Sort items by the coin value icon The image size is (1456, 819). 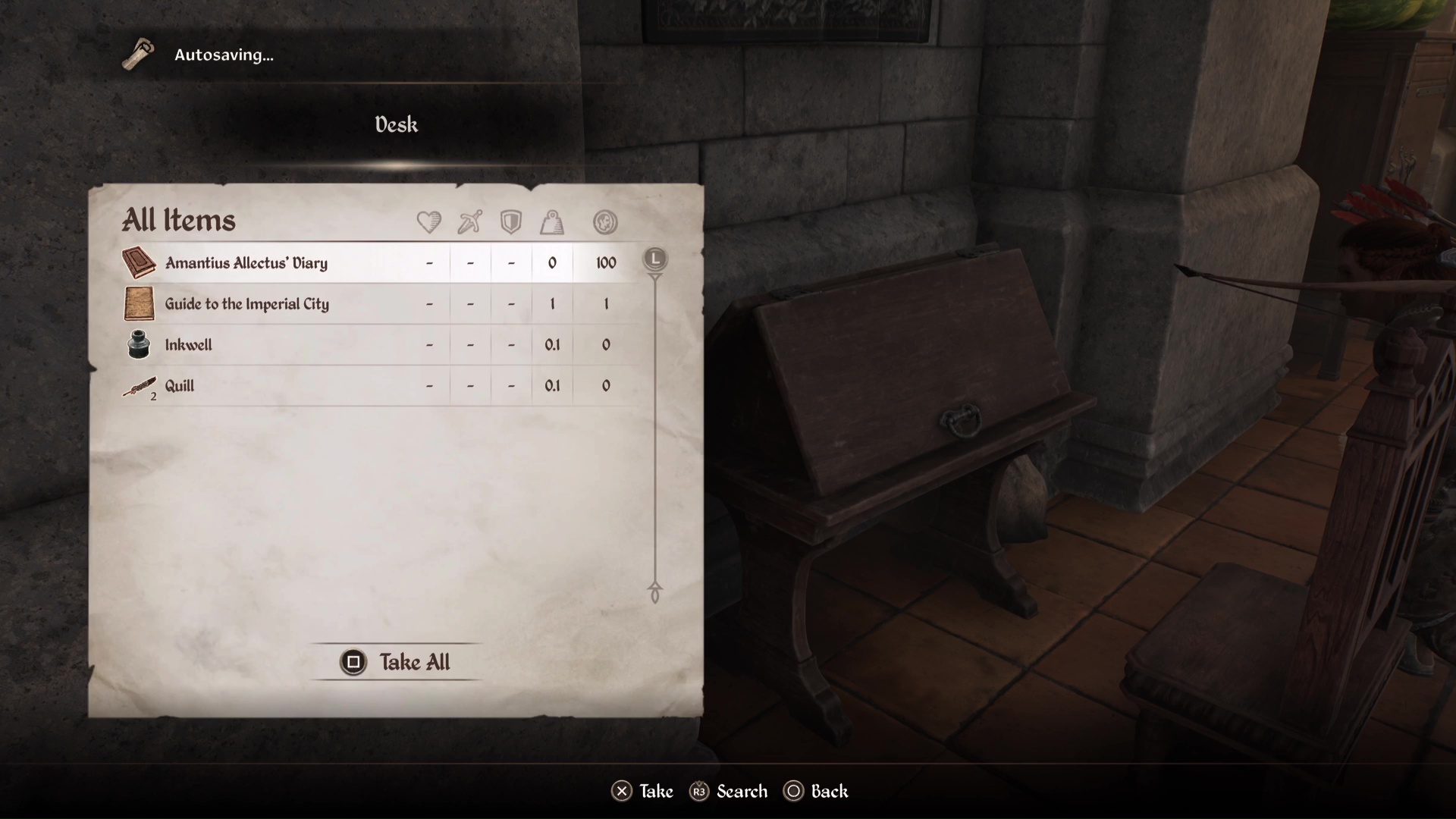pos(605,222)
